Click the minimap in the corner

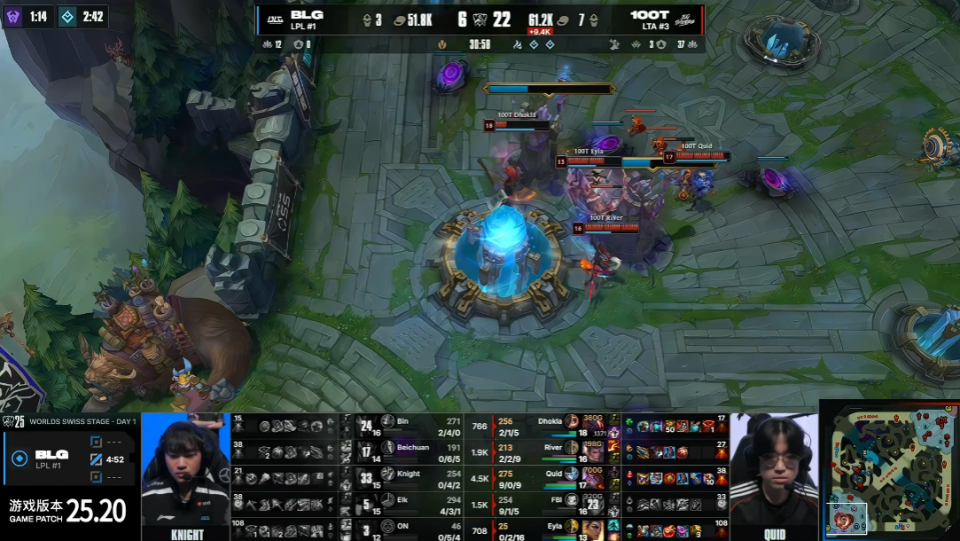889,470
